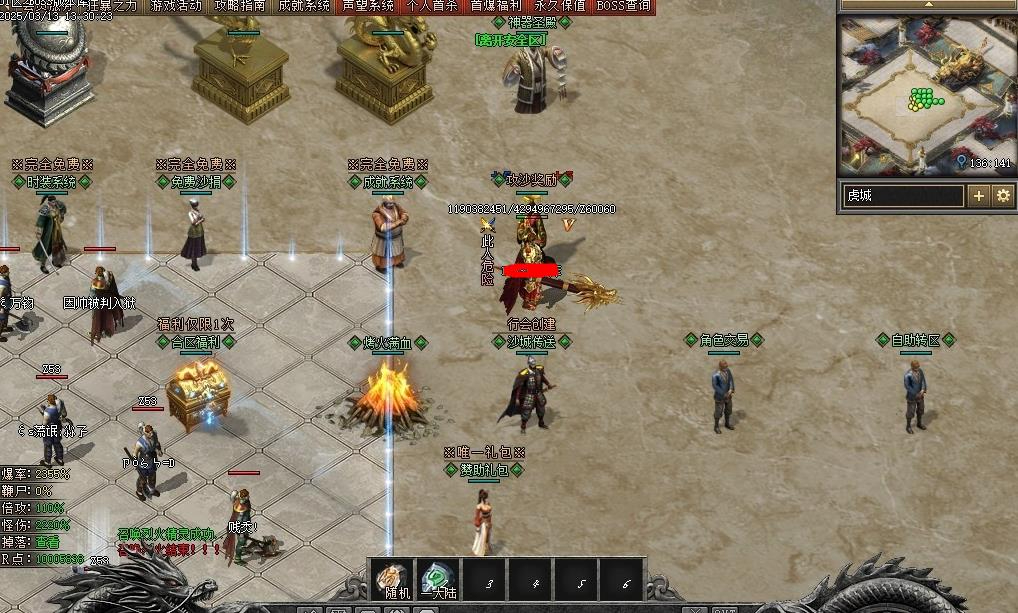
Task: Open the 永久保值 top menu
Action: (560, 6)
